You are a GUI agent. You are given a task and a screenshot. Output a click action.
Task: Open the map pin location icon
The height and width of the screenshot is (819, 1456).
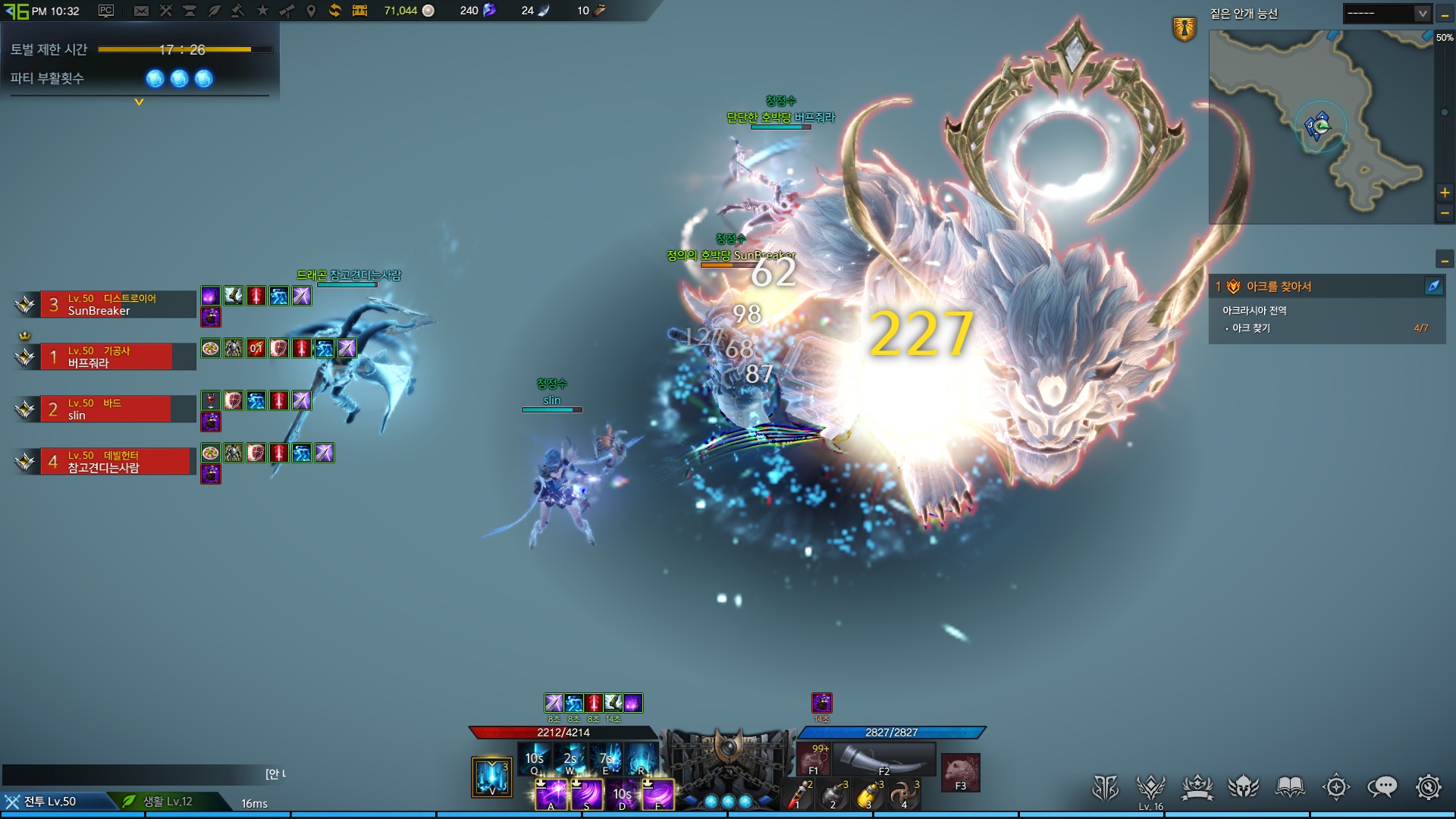tap(311, 11)
